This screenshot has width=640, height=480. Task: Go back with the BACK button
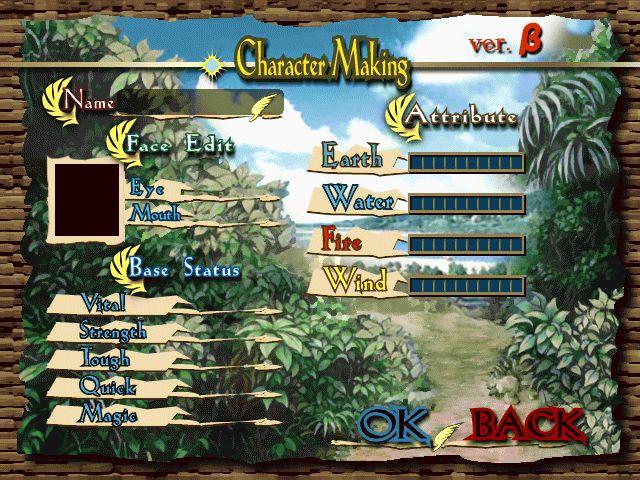pos(527,424)
